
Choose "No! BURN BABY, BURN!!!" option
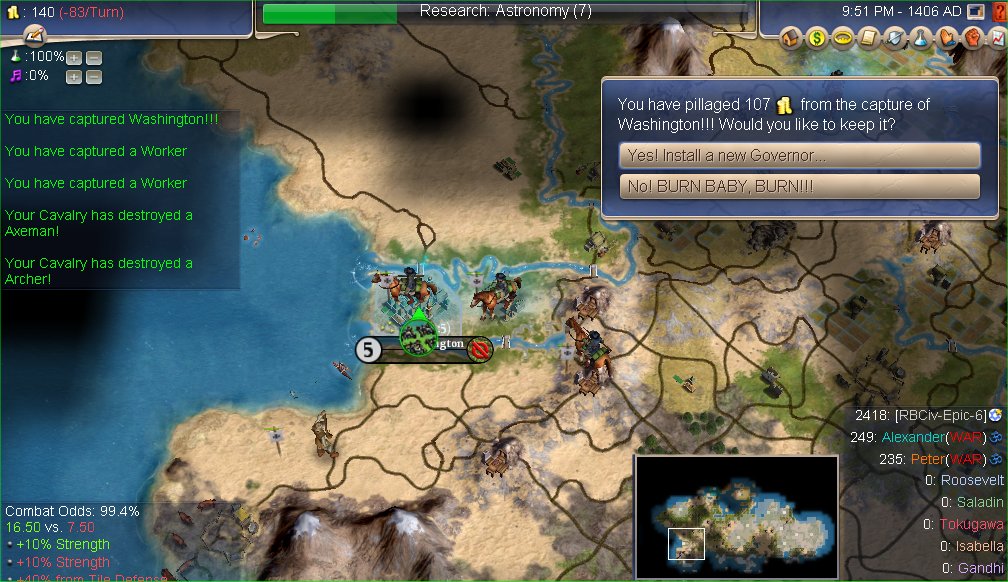click(799, 187)
